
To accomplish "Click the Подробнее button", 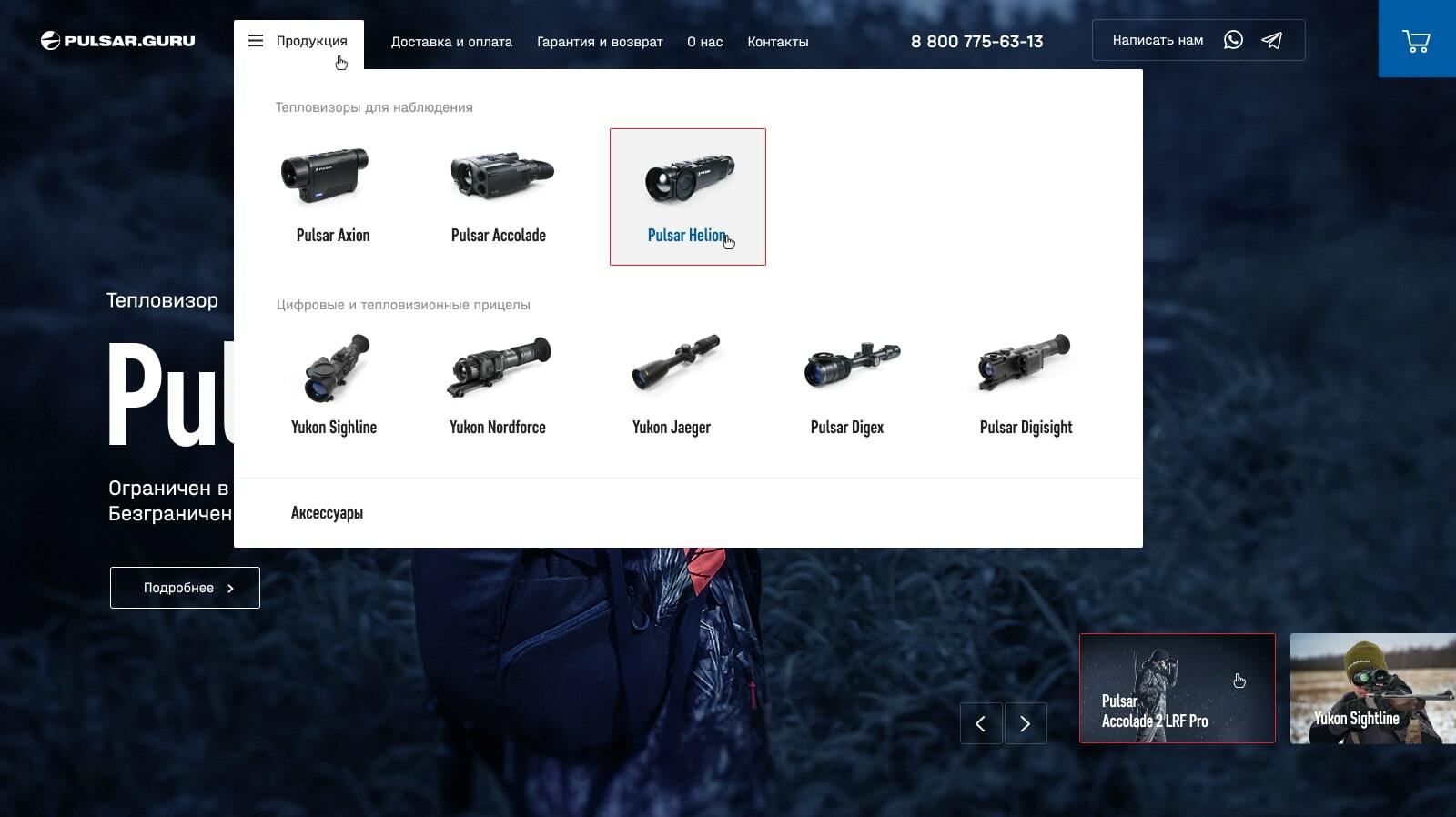I will tap(185, 588).
